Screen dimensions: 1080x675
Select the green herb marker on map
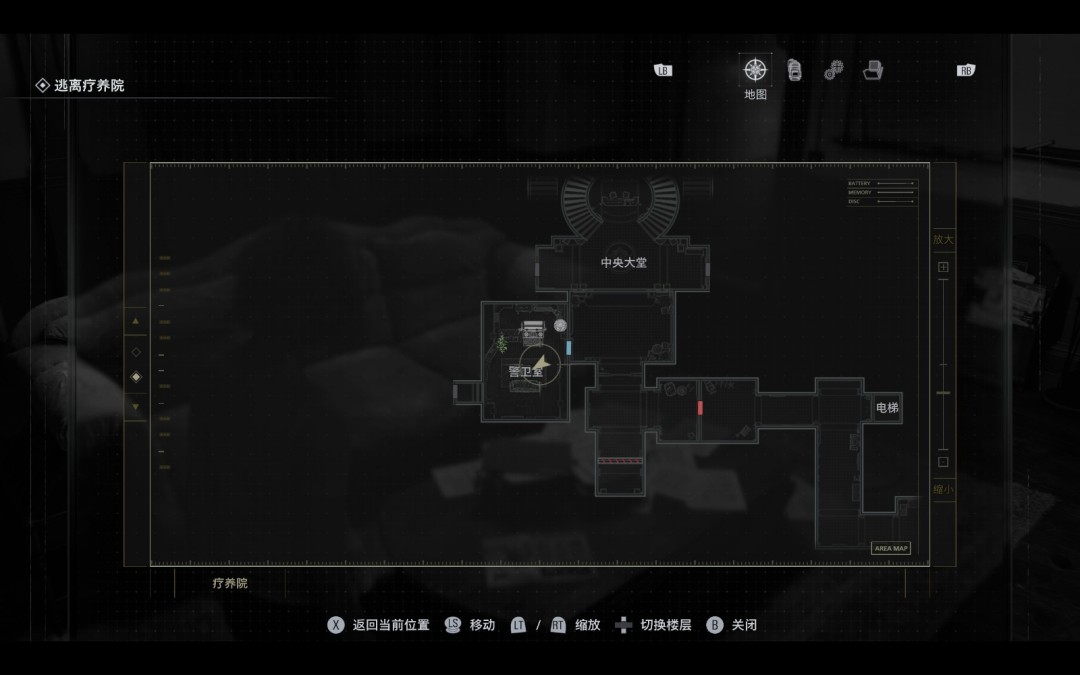click(502, 344)
